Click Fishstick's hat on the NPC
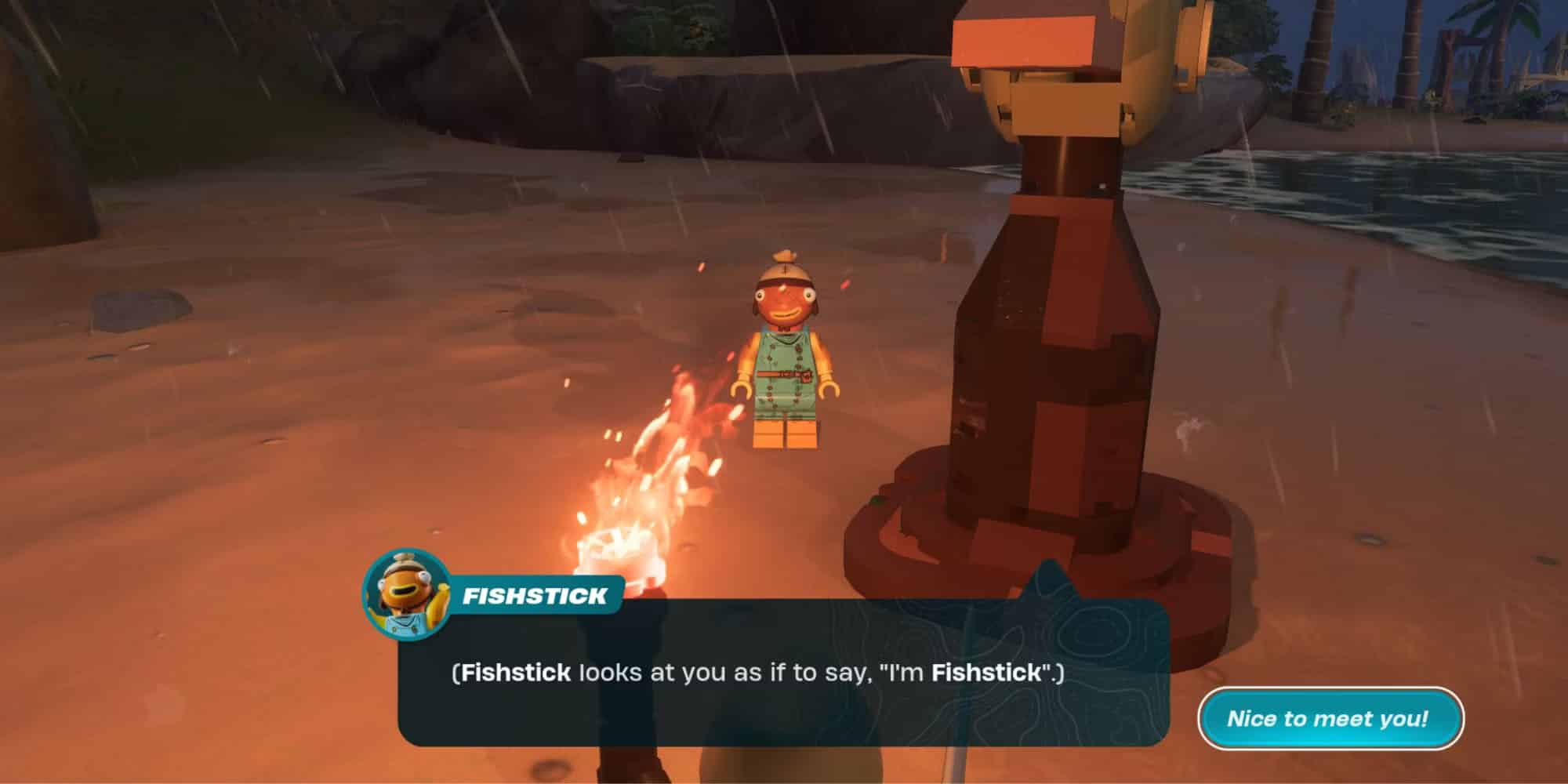Viewport: 1568px width, 784px height. coord(784,274)
